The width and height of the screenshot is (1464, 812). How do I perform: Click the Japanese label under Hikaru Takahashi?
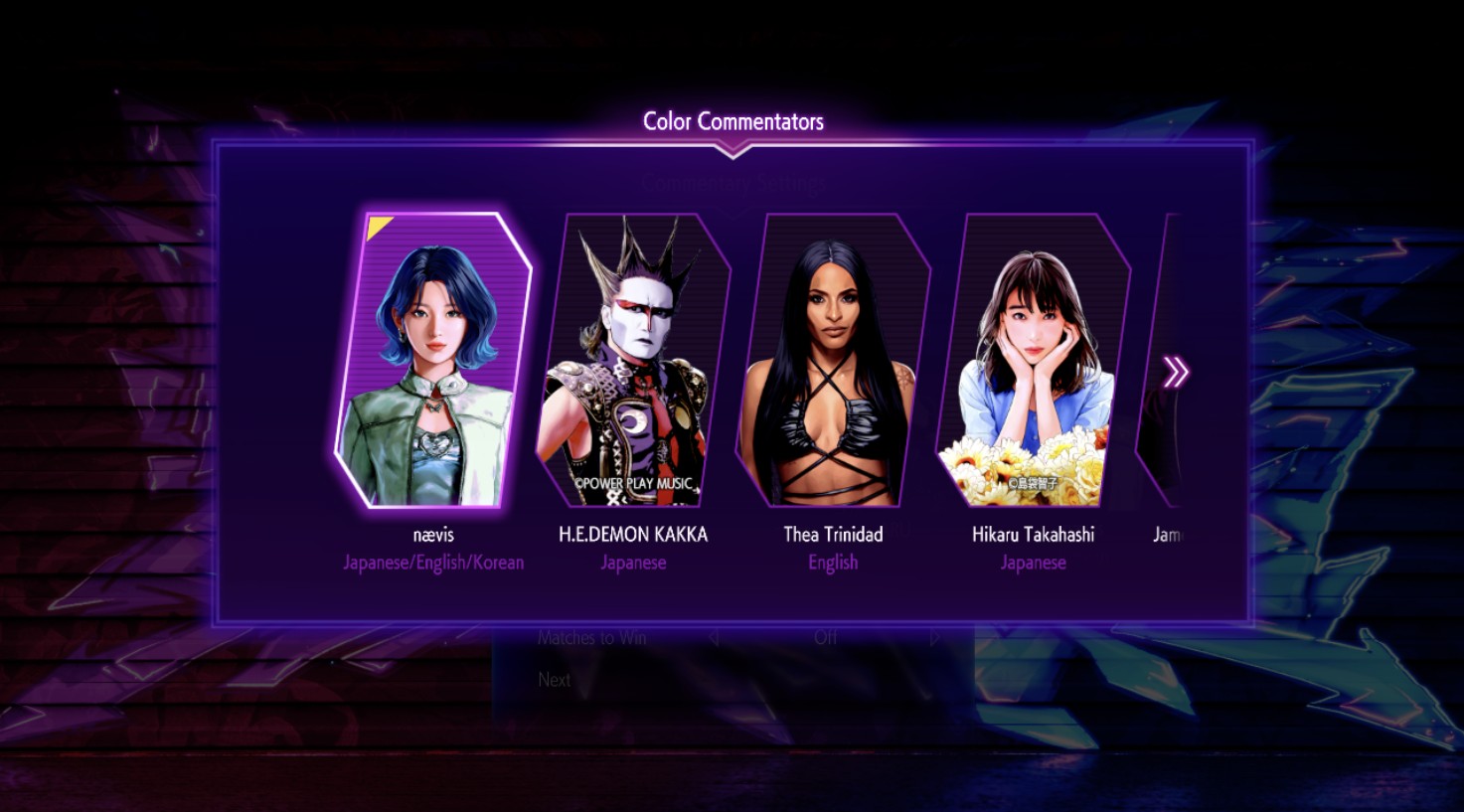(1033, 562)
